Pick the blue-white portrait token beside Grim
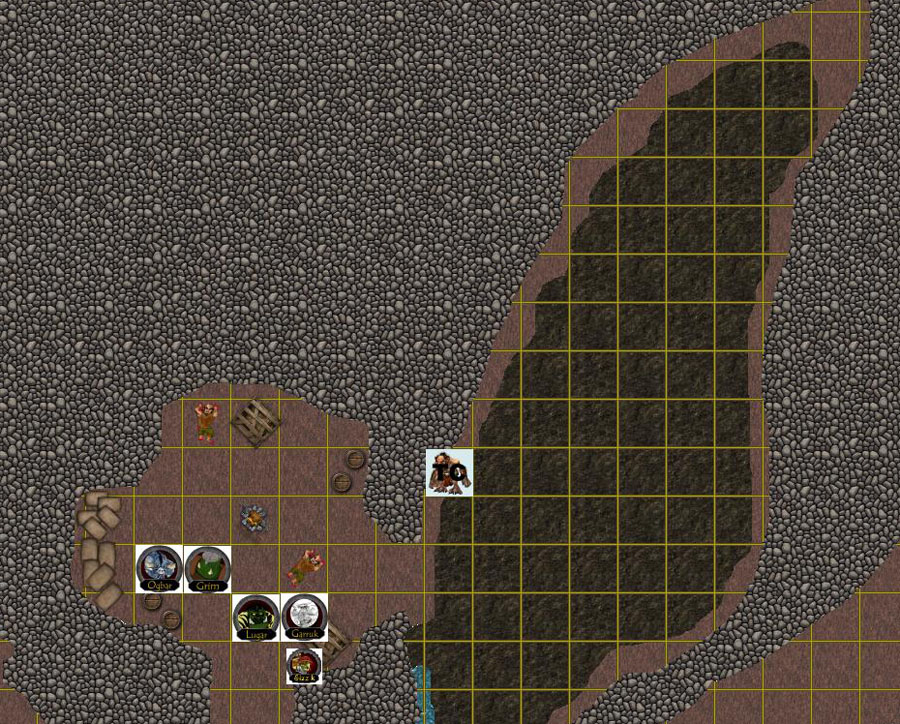The height and width of the screenshot is (724, 900). coord(159,569)
